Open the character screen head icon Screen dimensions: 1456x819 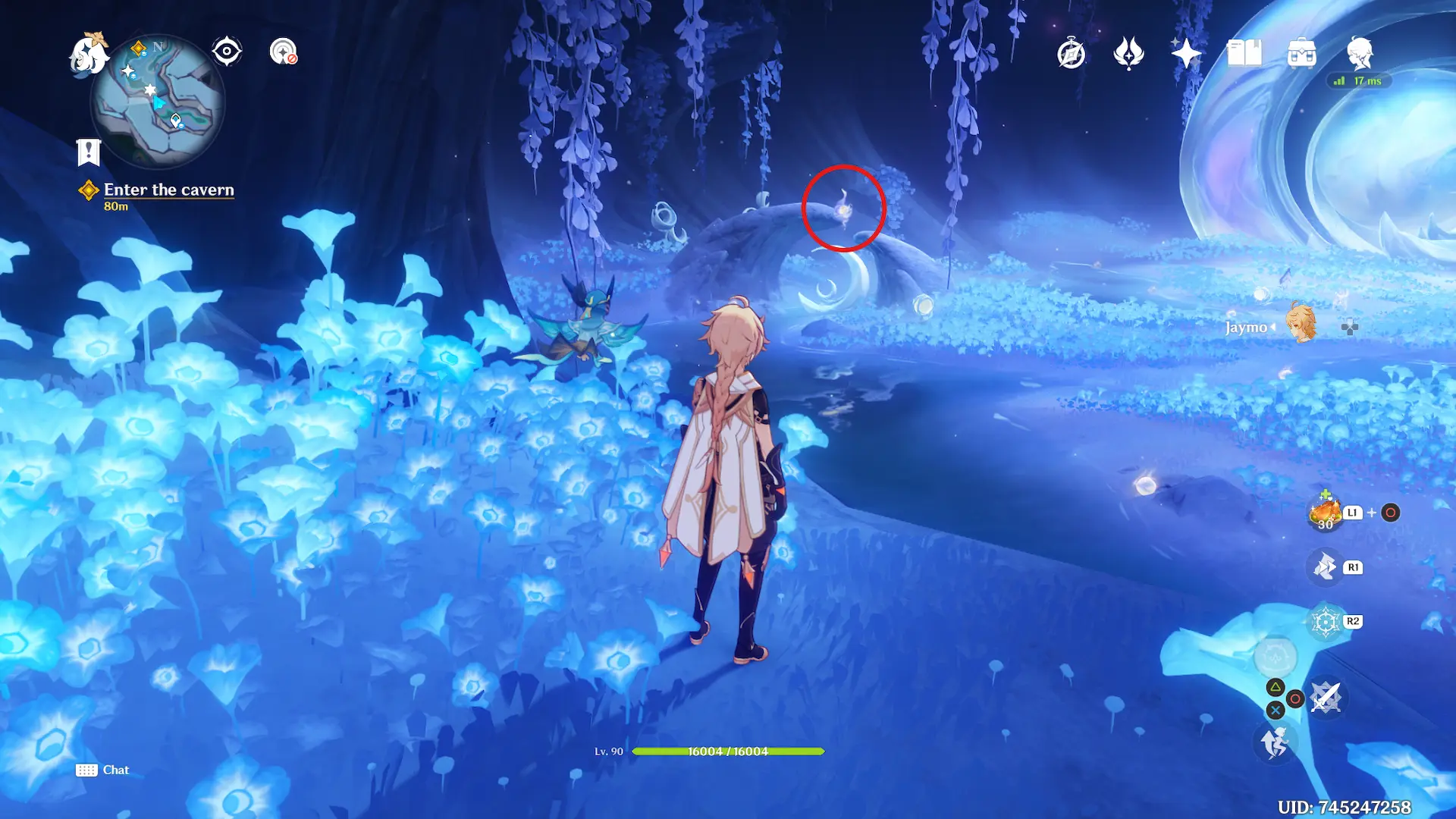[1360, 54]
